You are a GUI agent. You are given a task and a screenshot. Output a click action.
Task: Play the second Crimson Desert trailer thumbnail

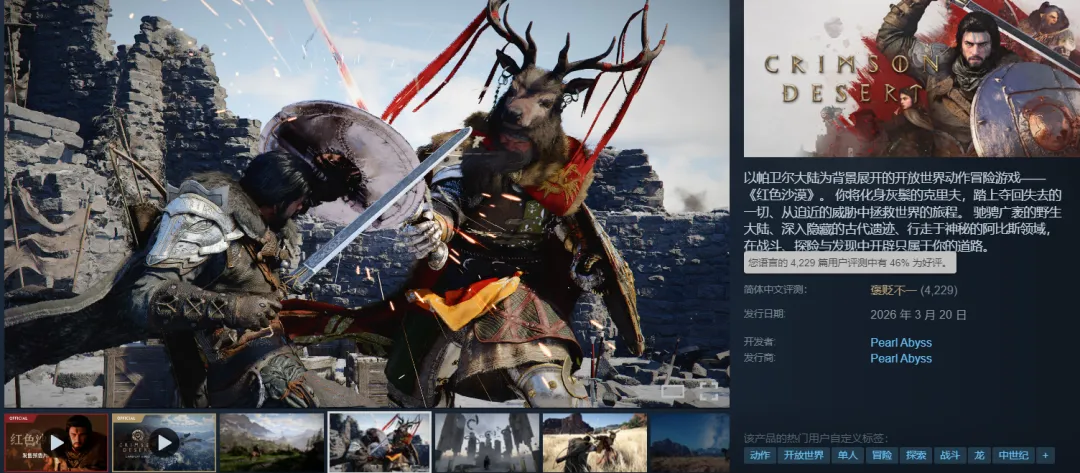pyautogui.click(x=164, y=442)
